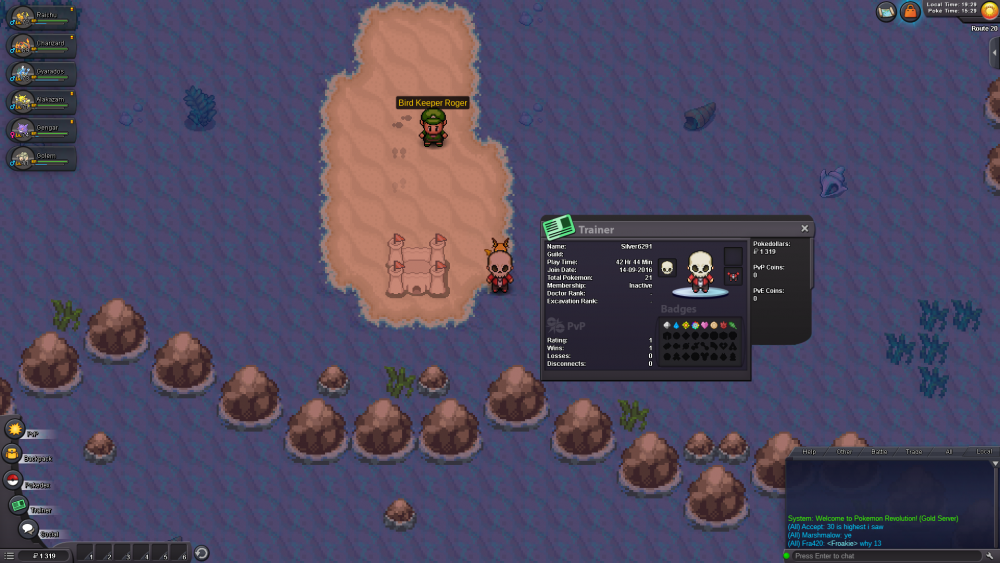Screen dimensions: 1000x563
Task: Switch to the Battle chat tab
Action: (x=879, y=452)
